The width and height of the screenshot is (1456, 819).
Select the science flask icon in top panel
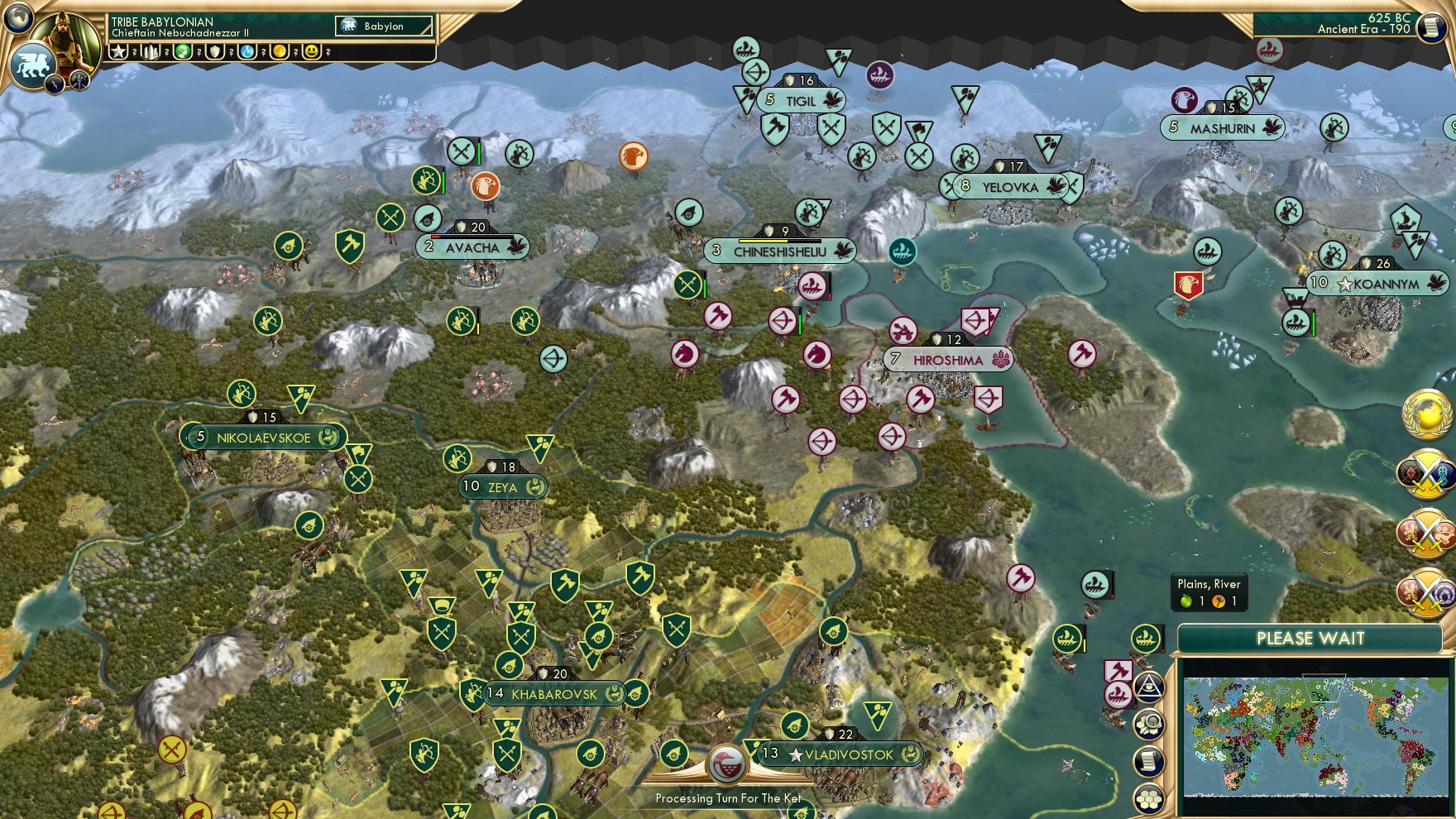[248, 51]
